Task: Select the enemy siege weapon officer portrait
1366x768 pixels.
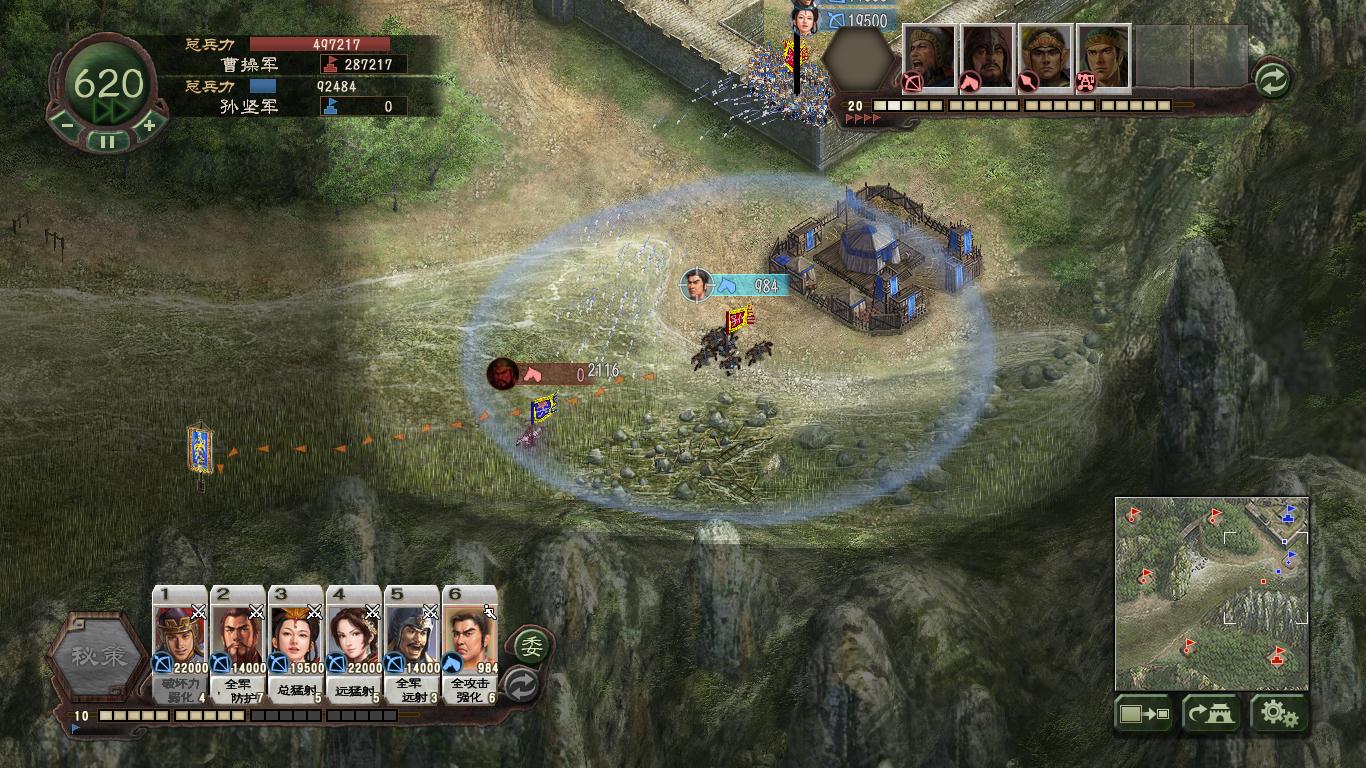Action: (x=1104, y=57)
